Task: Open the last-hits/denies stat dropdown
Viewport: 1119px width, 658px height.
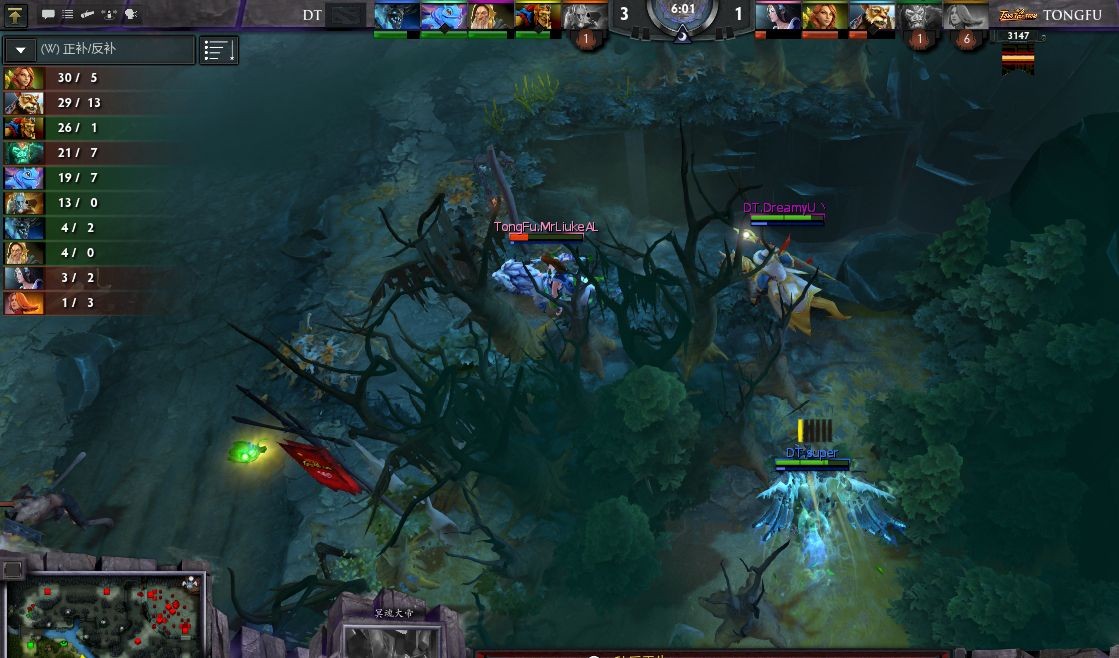Action: [99, 50]
